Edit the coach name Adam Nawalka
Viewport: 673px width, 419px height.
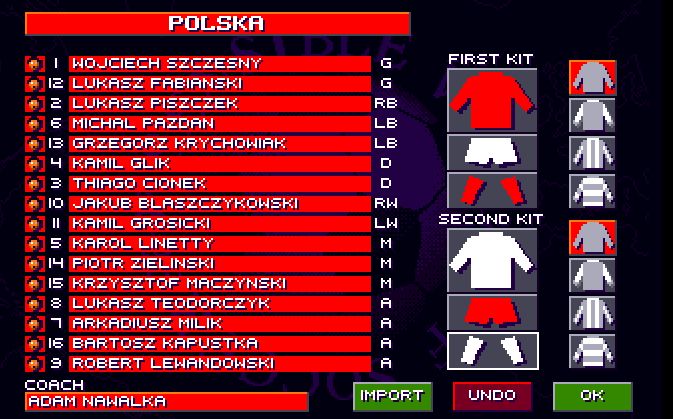167,401
